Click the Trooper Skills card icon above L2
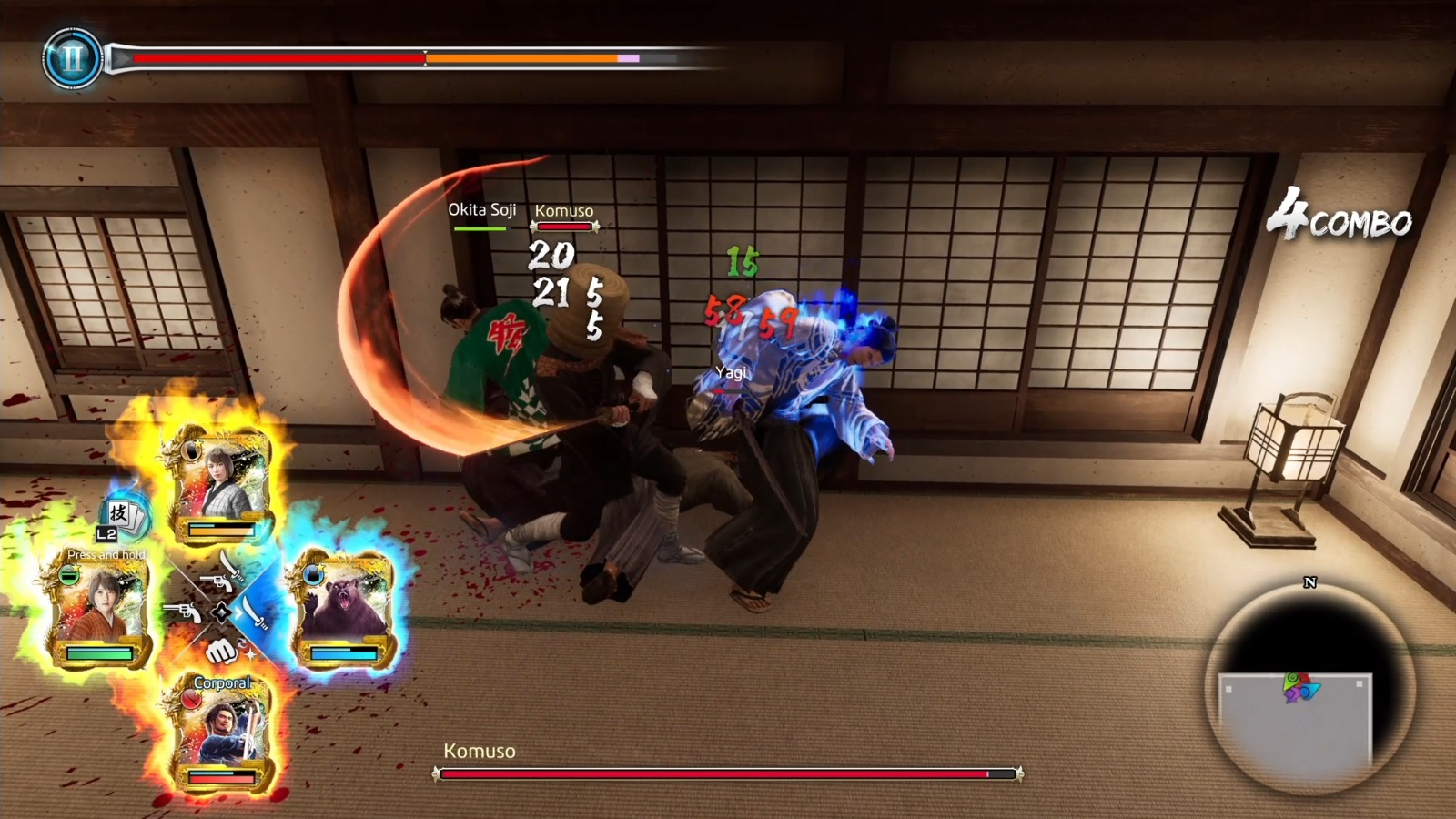1456x819 pixels. pos(125,513)
